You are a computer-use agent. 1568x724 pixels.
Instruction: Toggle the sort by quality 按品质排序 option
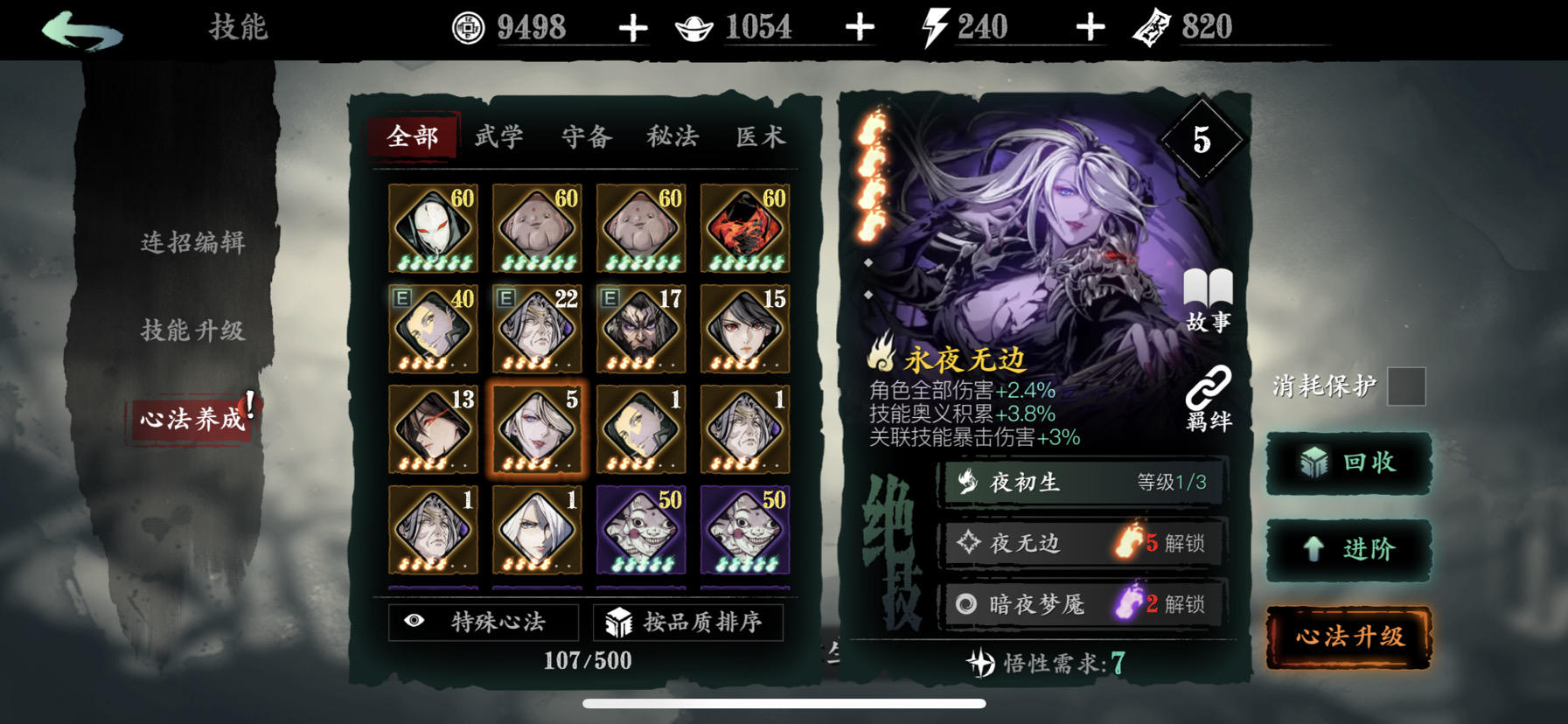point(690,623)
